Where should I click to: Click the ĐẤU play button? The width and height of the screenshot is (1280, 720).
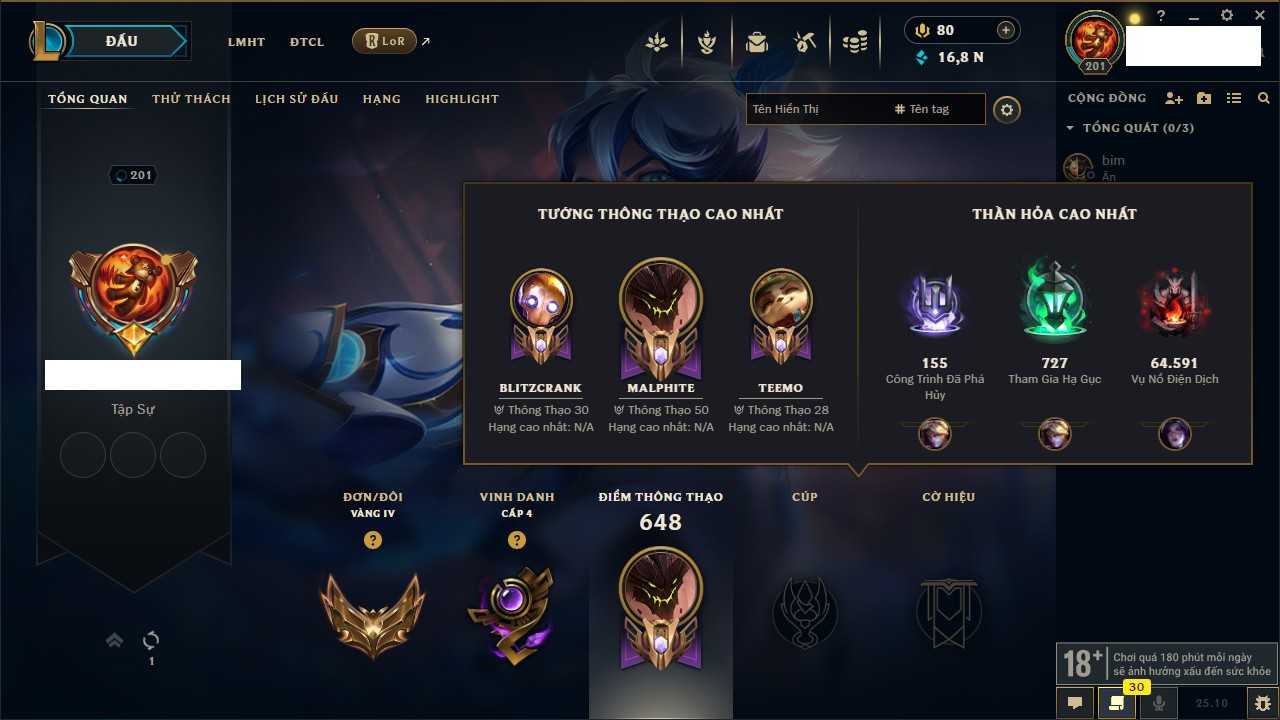coord(121,41)
